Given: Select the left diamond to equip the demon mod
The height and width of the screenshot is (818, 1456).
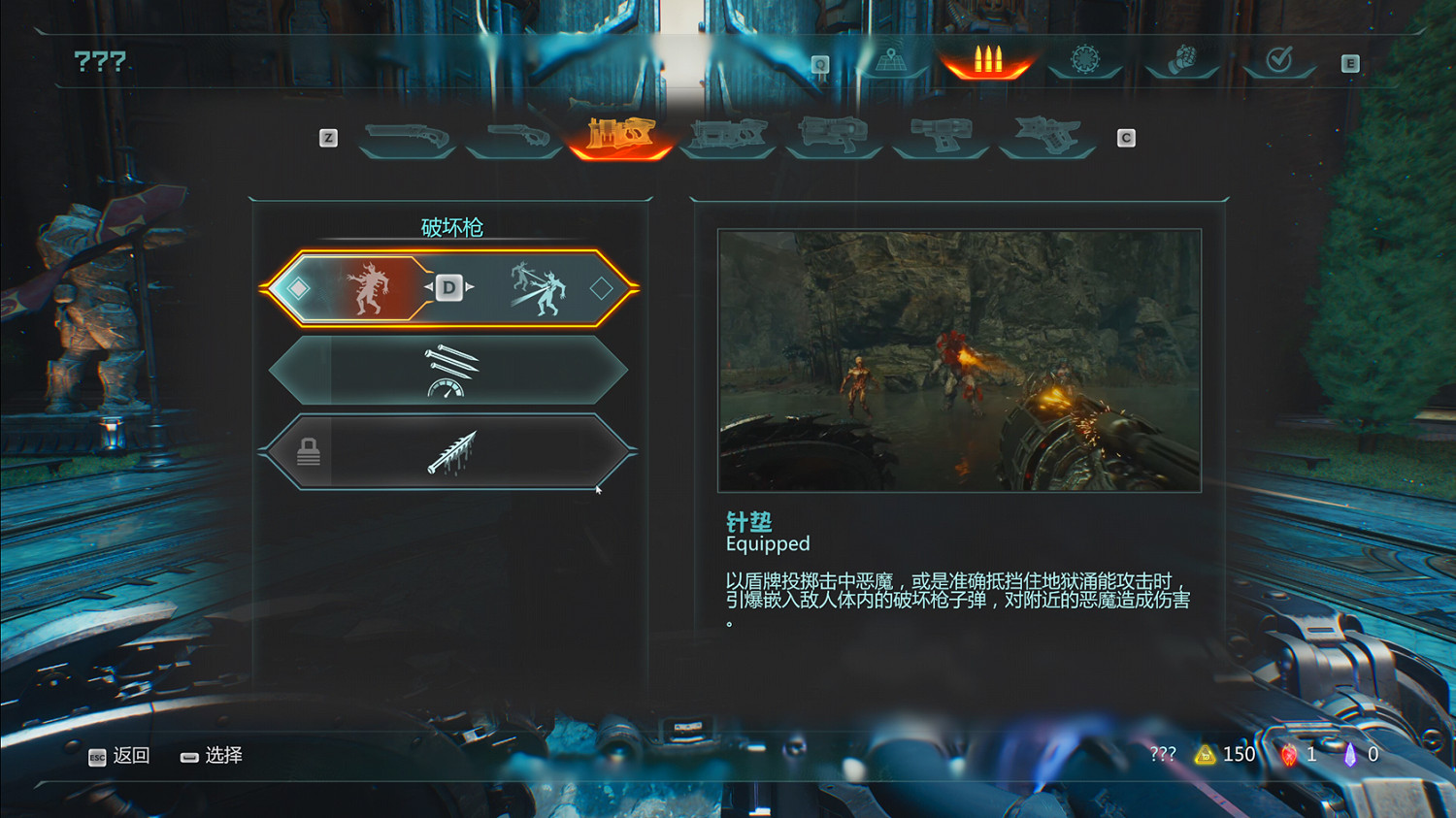Looking at the screenshot, I should (298, 287).
